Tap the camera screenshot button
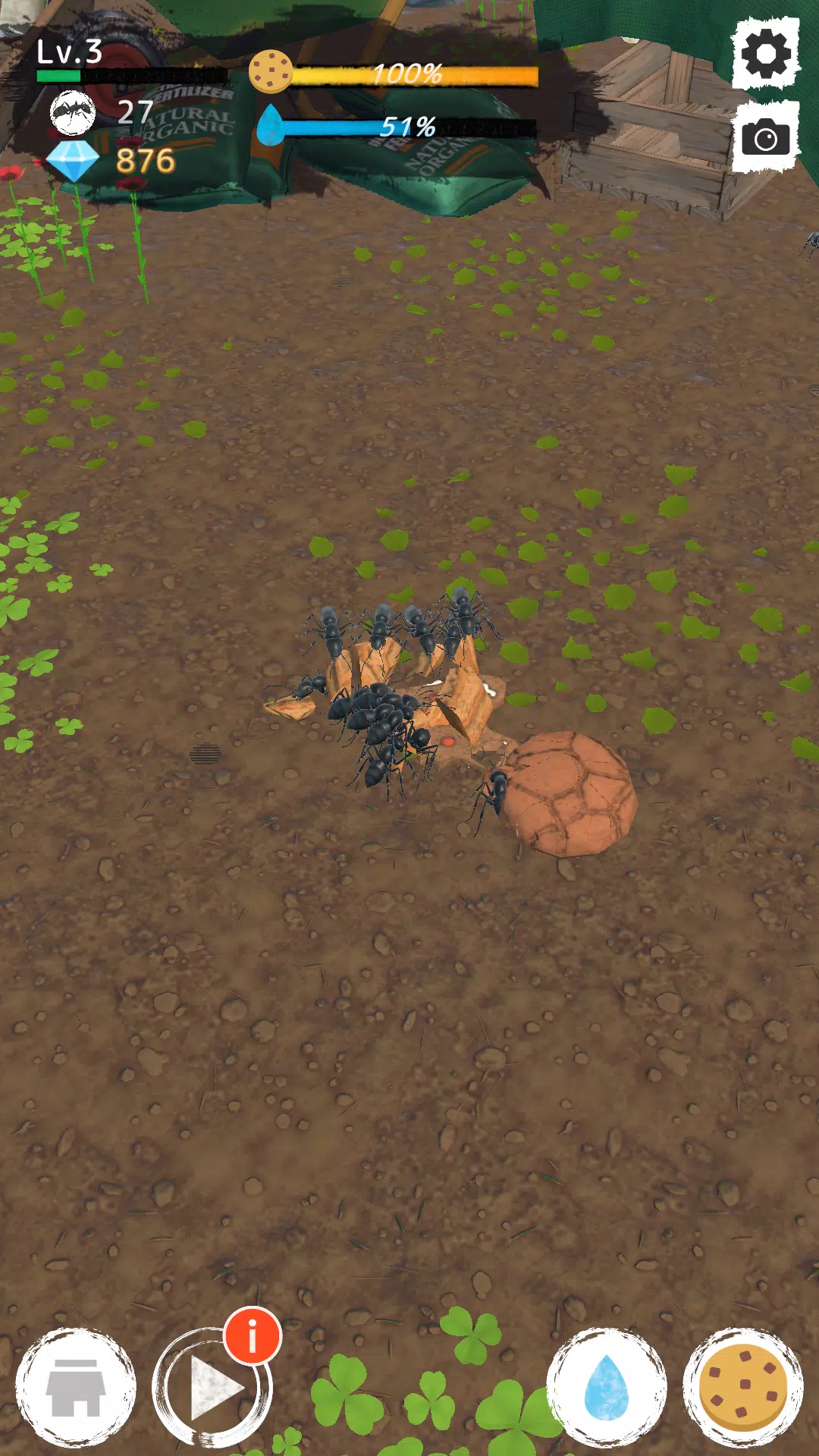The width and height of the screenshot is (819, 1456). point(766,138)
